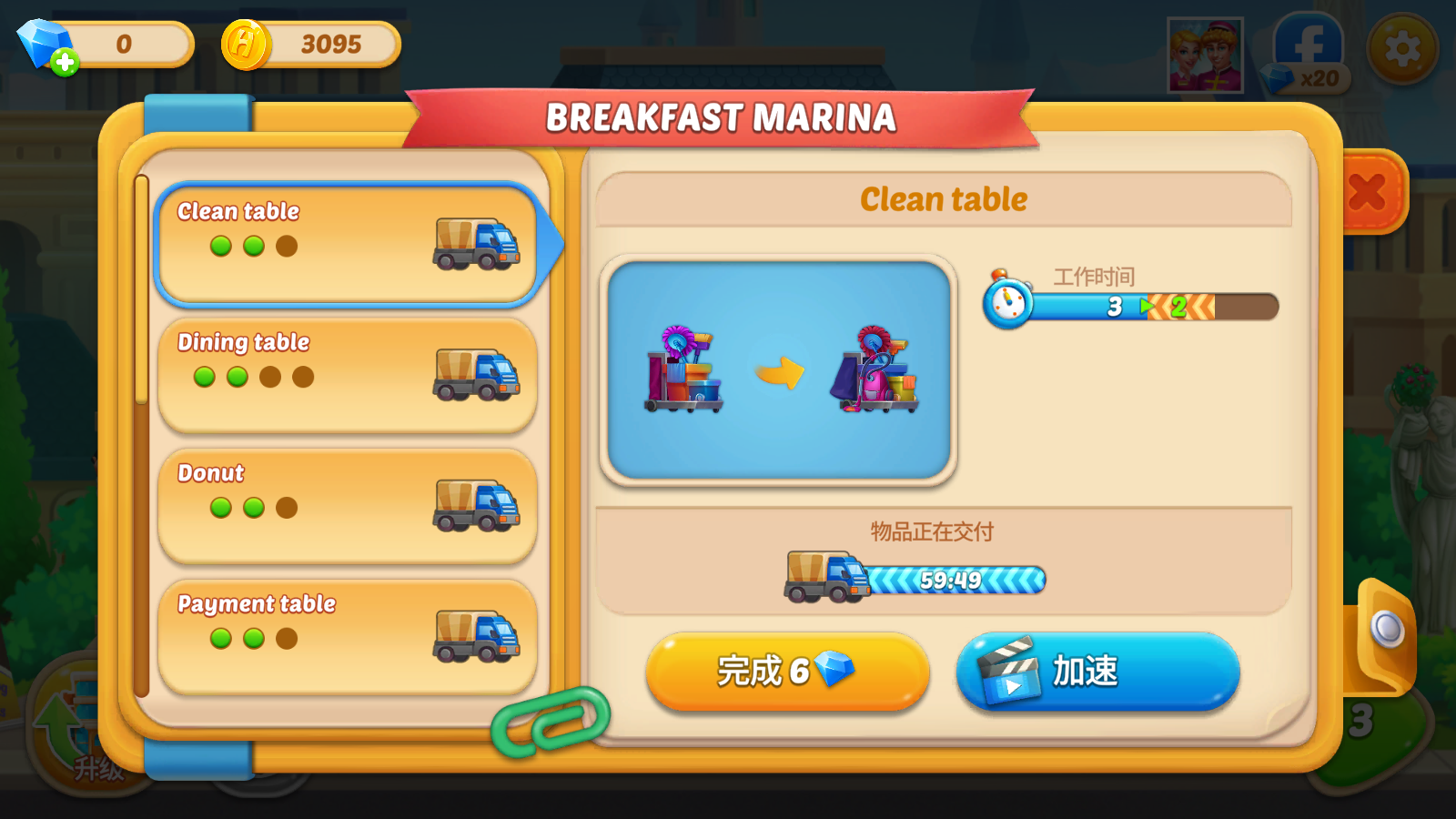Select the Clean table upgrade entry
The width and height of the screenshot is (1456, 819).
[347, 244]
